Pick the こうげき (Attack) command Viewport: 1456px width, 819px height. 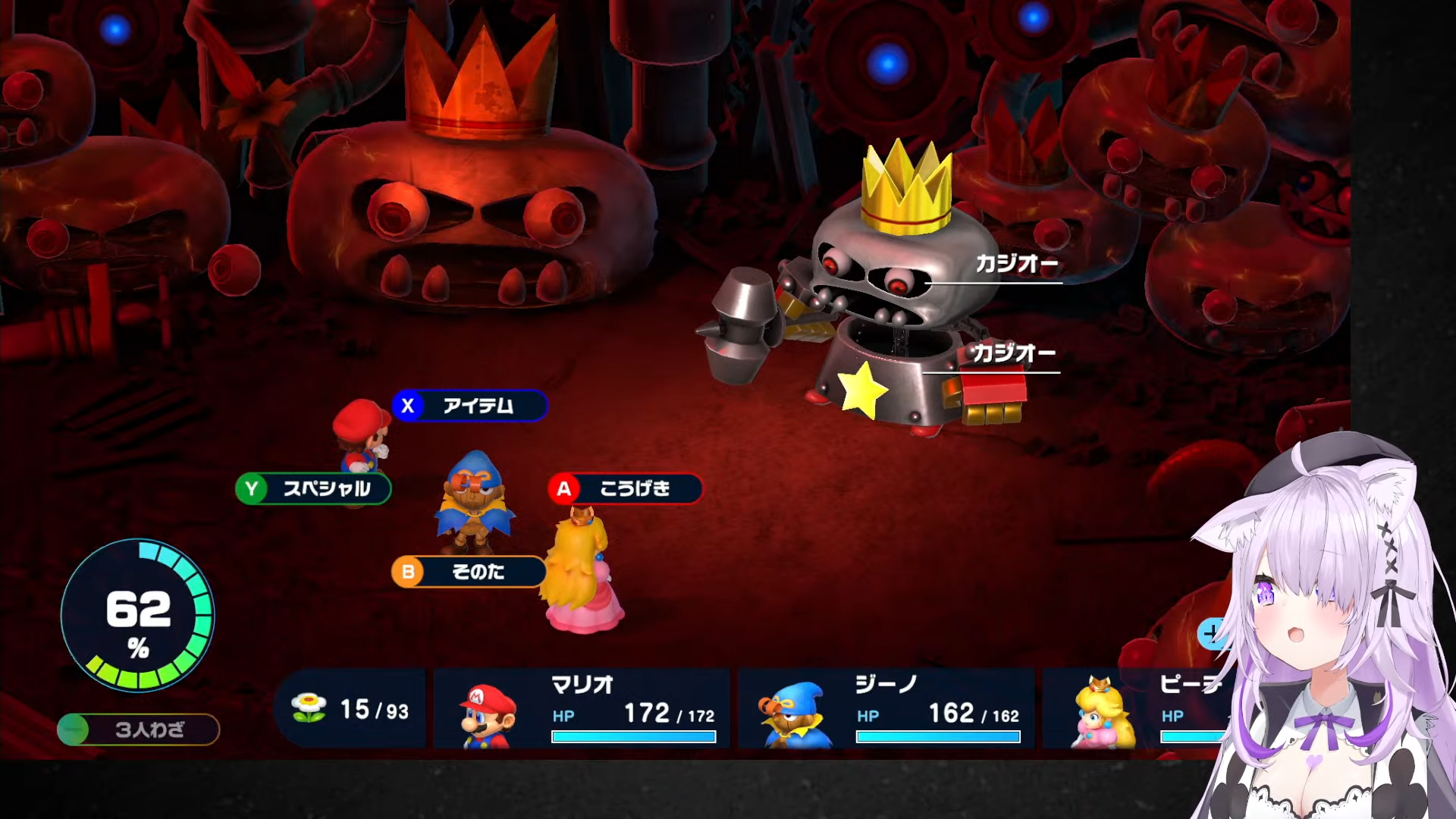(626, 489)
